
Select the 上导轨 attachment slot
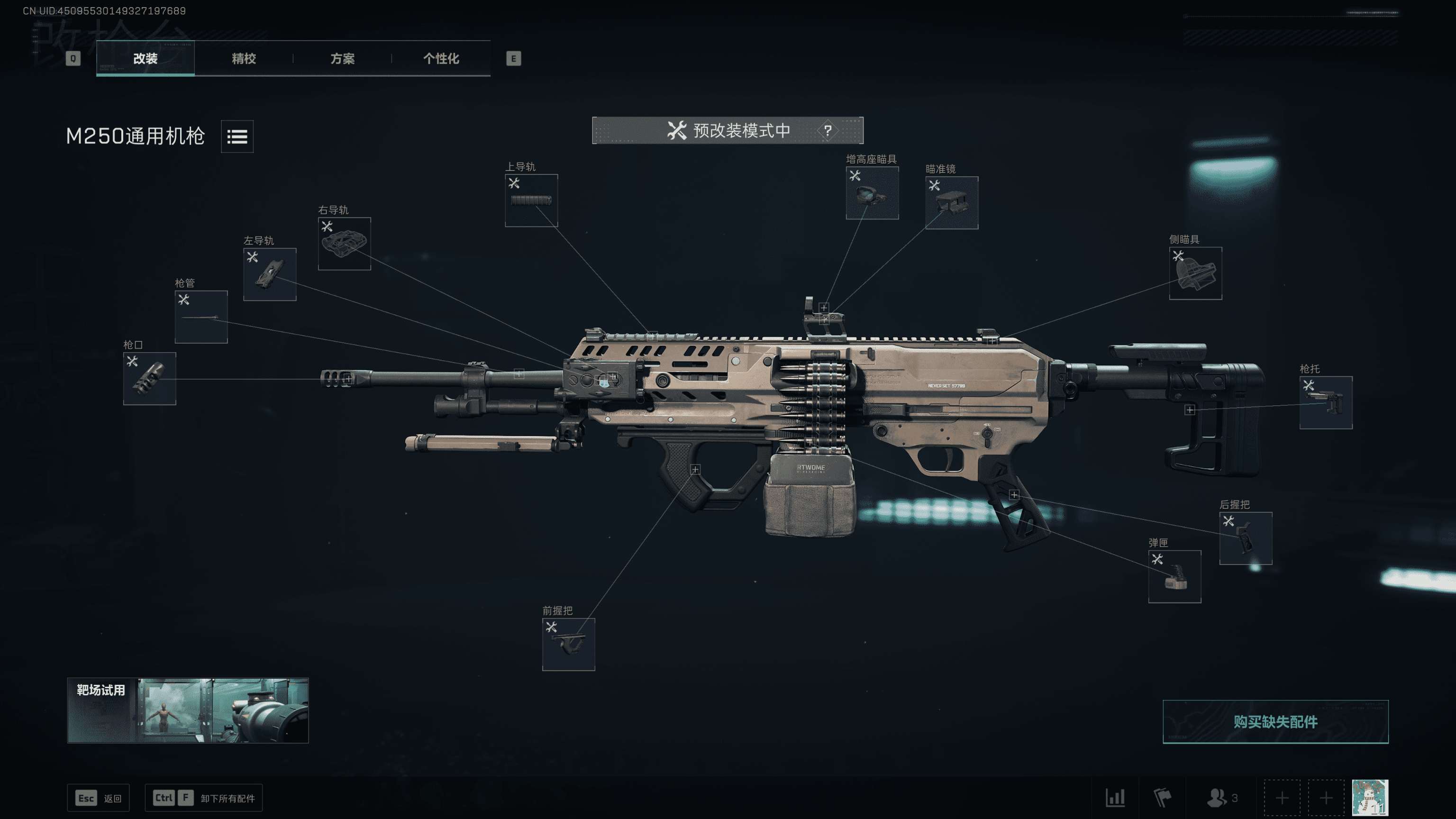(531, 200)
